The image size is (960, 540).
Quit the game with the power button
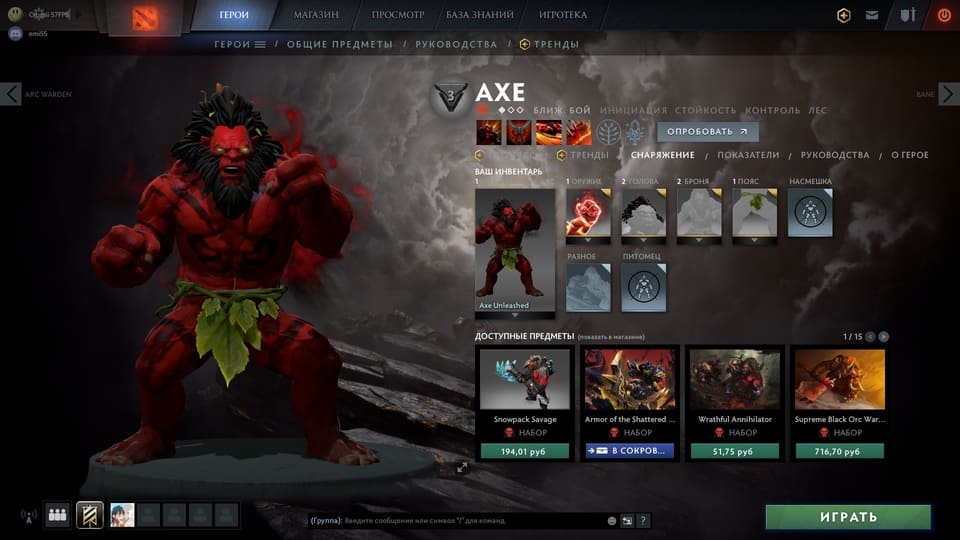(944, 15)
